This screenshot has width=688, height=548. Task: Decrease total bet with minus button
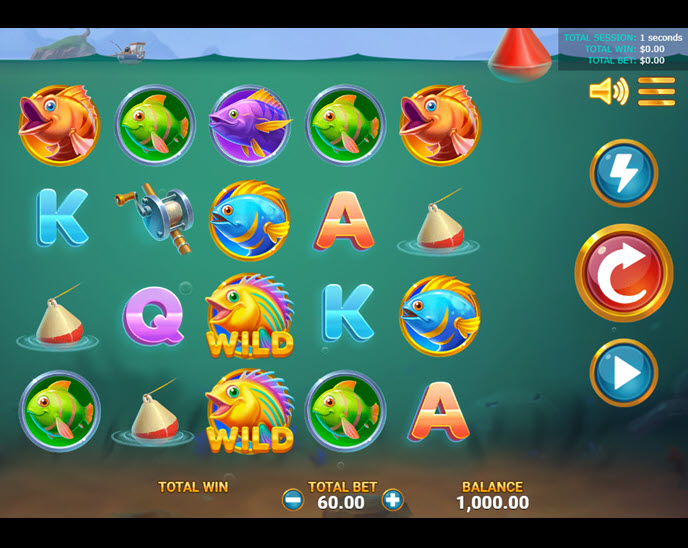pyautogui.click(x=293, y=500)
